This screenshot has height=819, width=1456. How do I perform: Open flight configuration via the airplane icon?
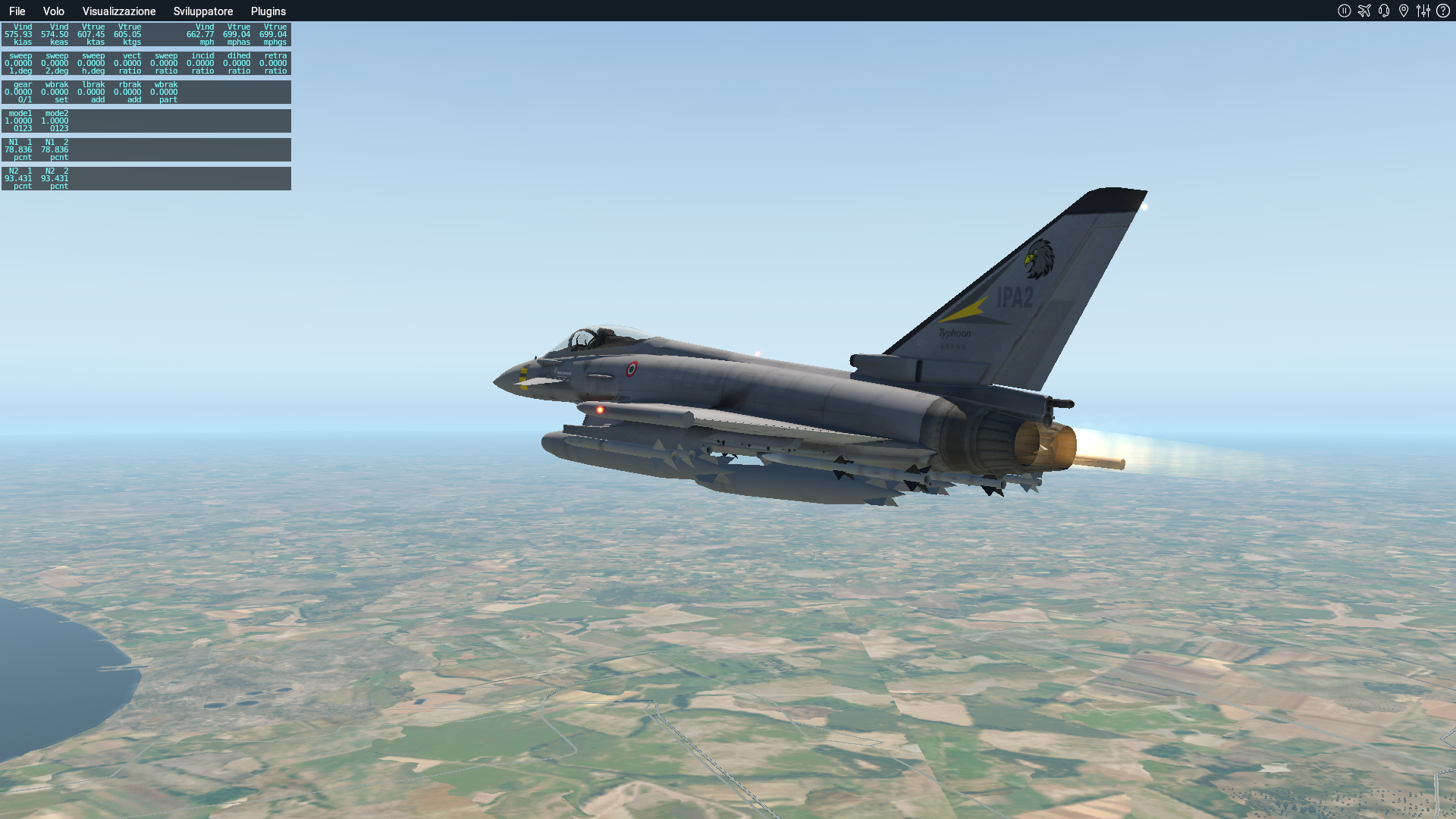pos(1364,11)
